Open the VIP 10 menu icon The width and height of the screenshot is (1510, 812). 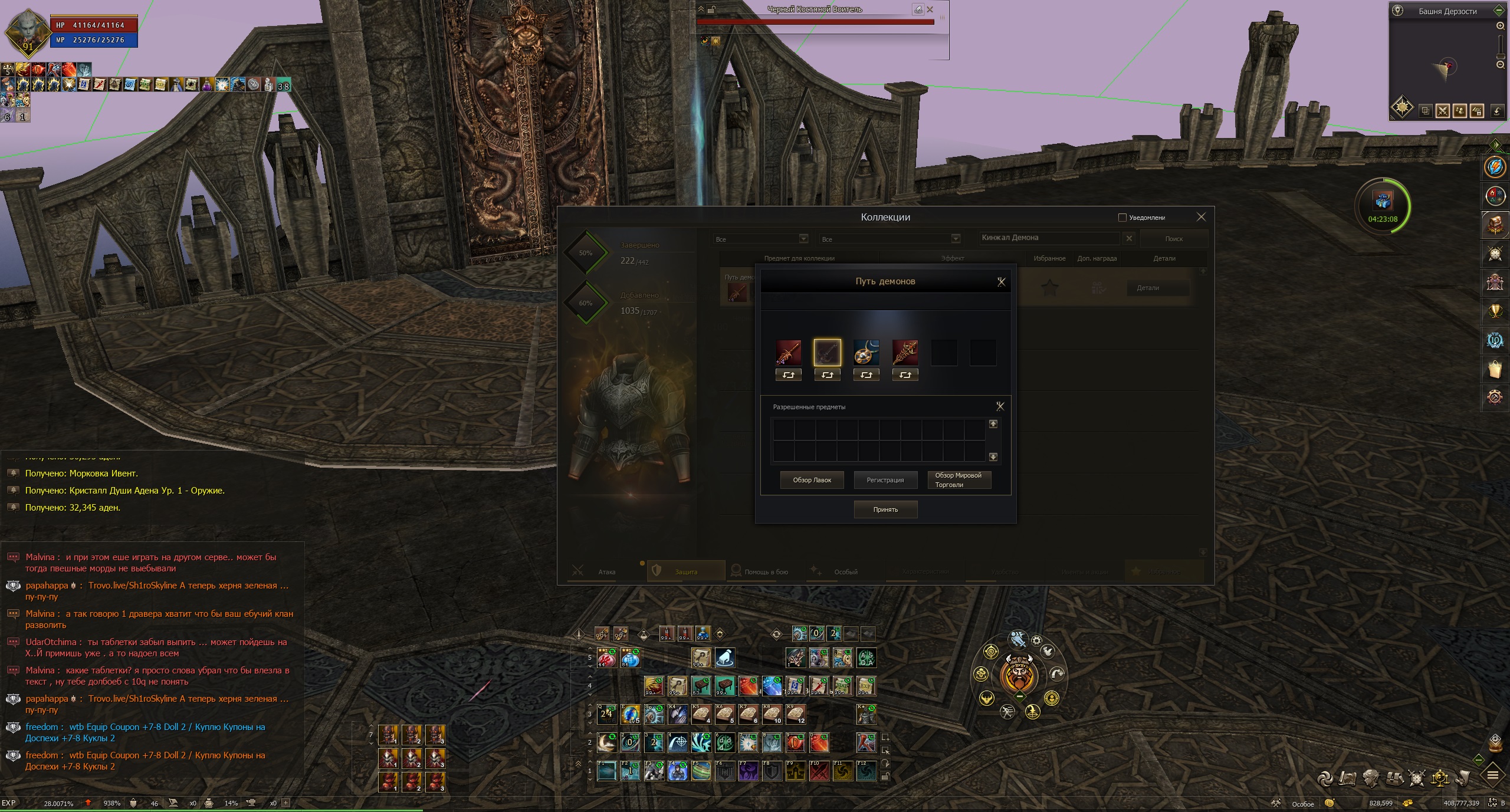click(1495, 341)
